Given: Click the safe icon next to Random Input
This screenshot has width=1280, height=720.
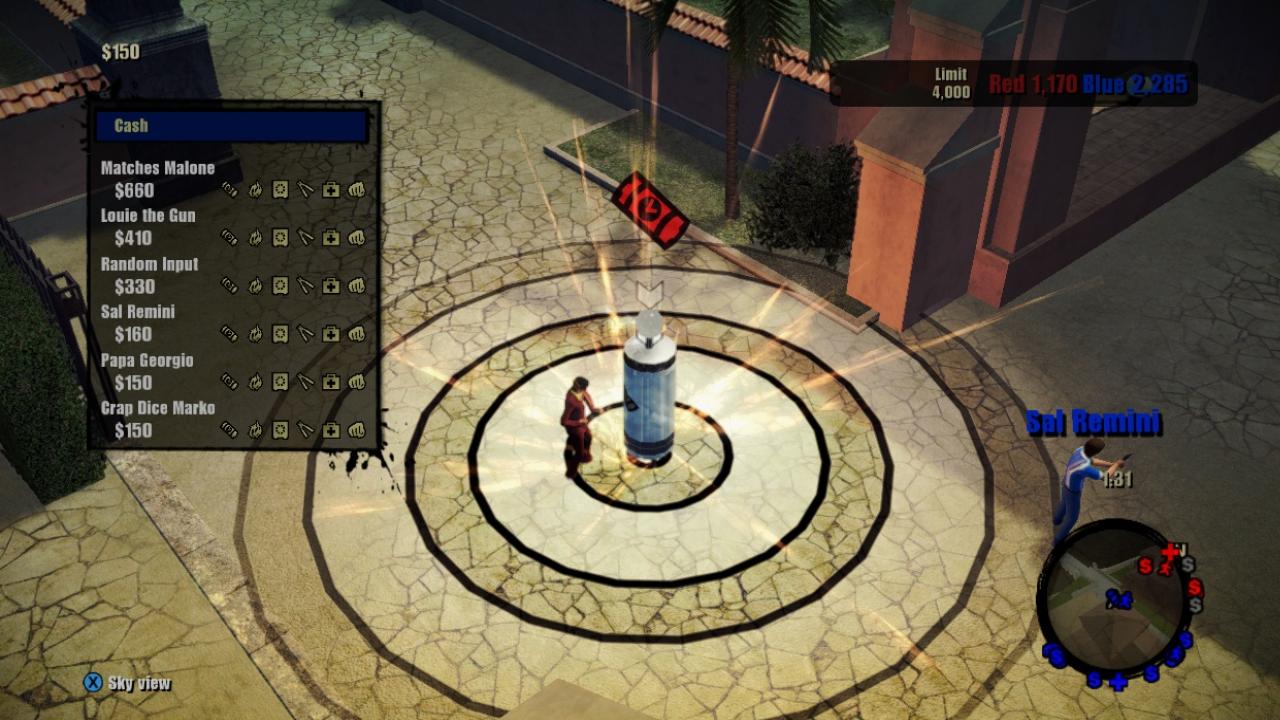Looking at the screenshot, I should (x=280, y=285).
